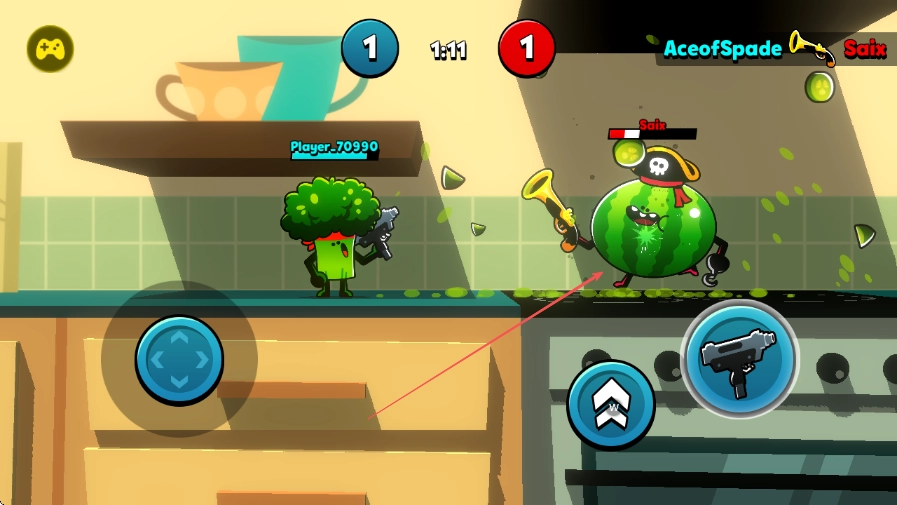Open the yellow gamepad menu button
The width and height of the screenshot is (897, 505).
coord(50,48)
